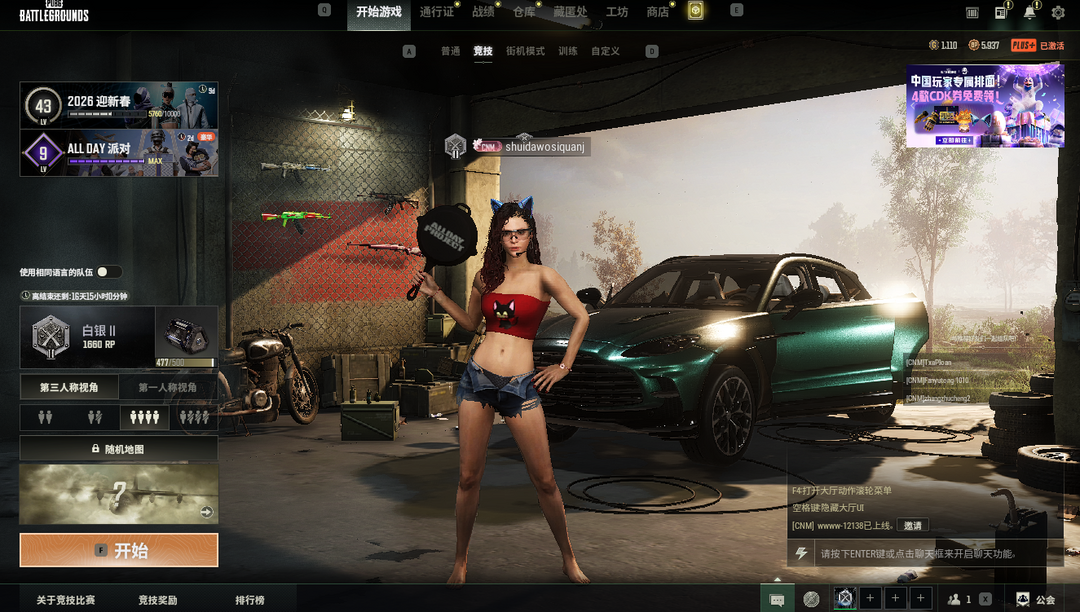The height and width of the screenshot is (612, 1080).
Task: Open the 中国玩家专属 CDK promotional banner
Action: [985, 106]
